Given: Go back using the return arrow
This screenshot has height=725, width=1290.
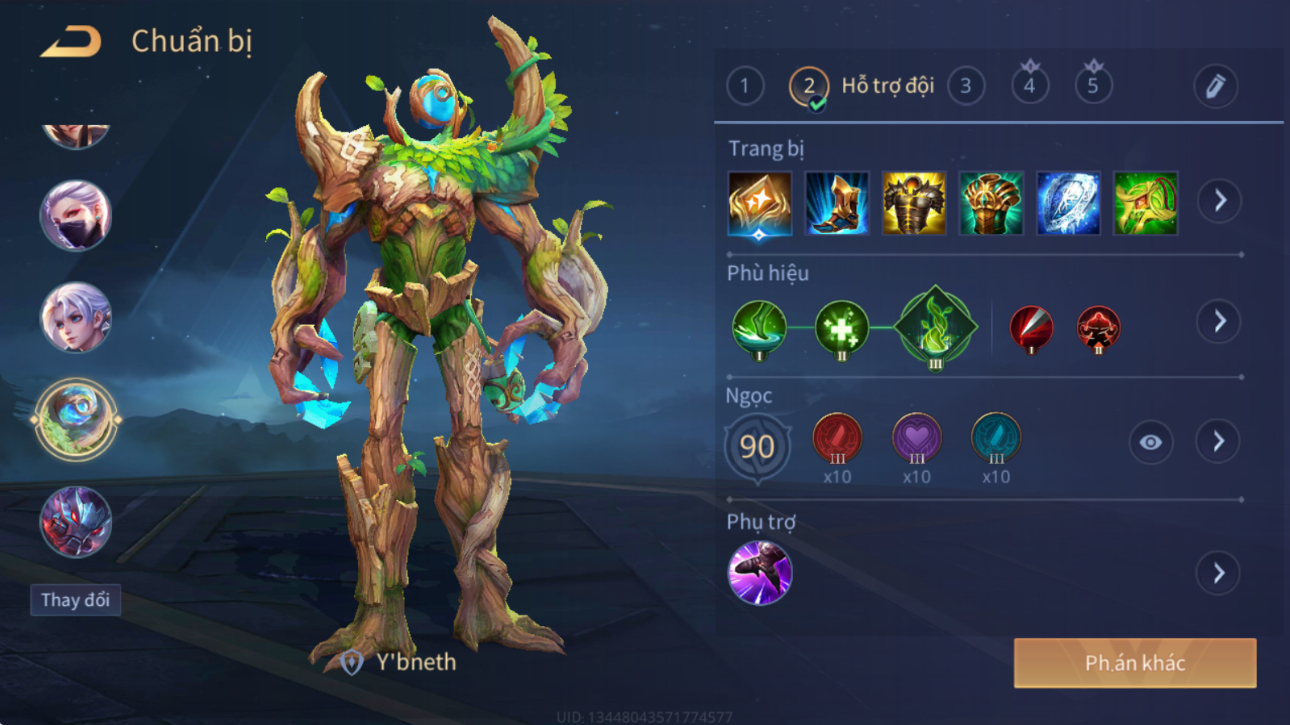Looking at the screenshot, I should point(70,42).
